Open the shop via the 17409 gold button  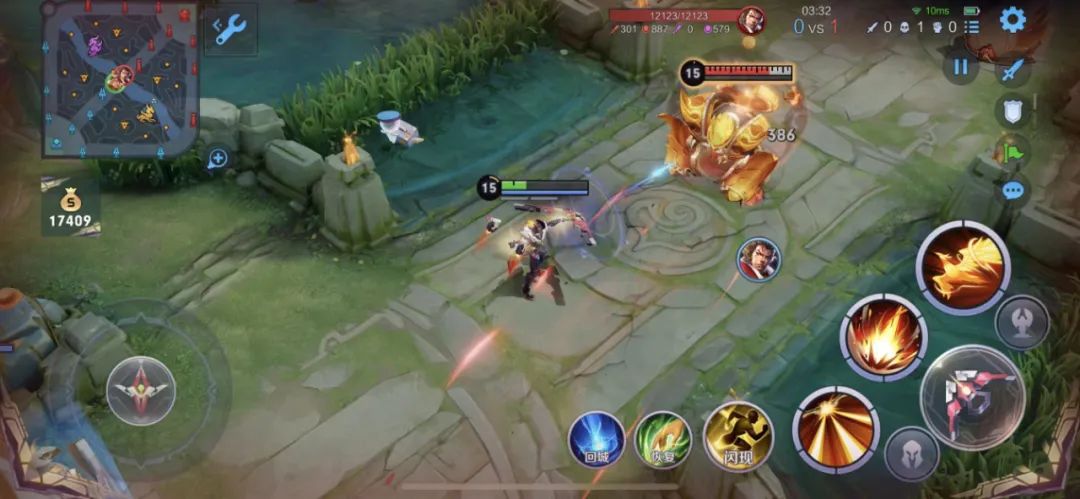70,208
